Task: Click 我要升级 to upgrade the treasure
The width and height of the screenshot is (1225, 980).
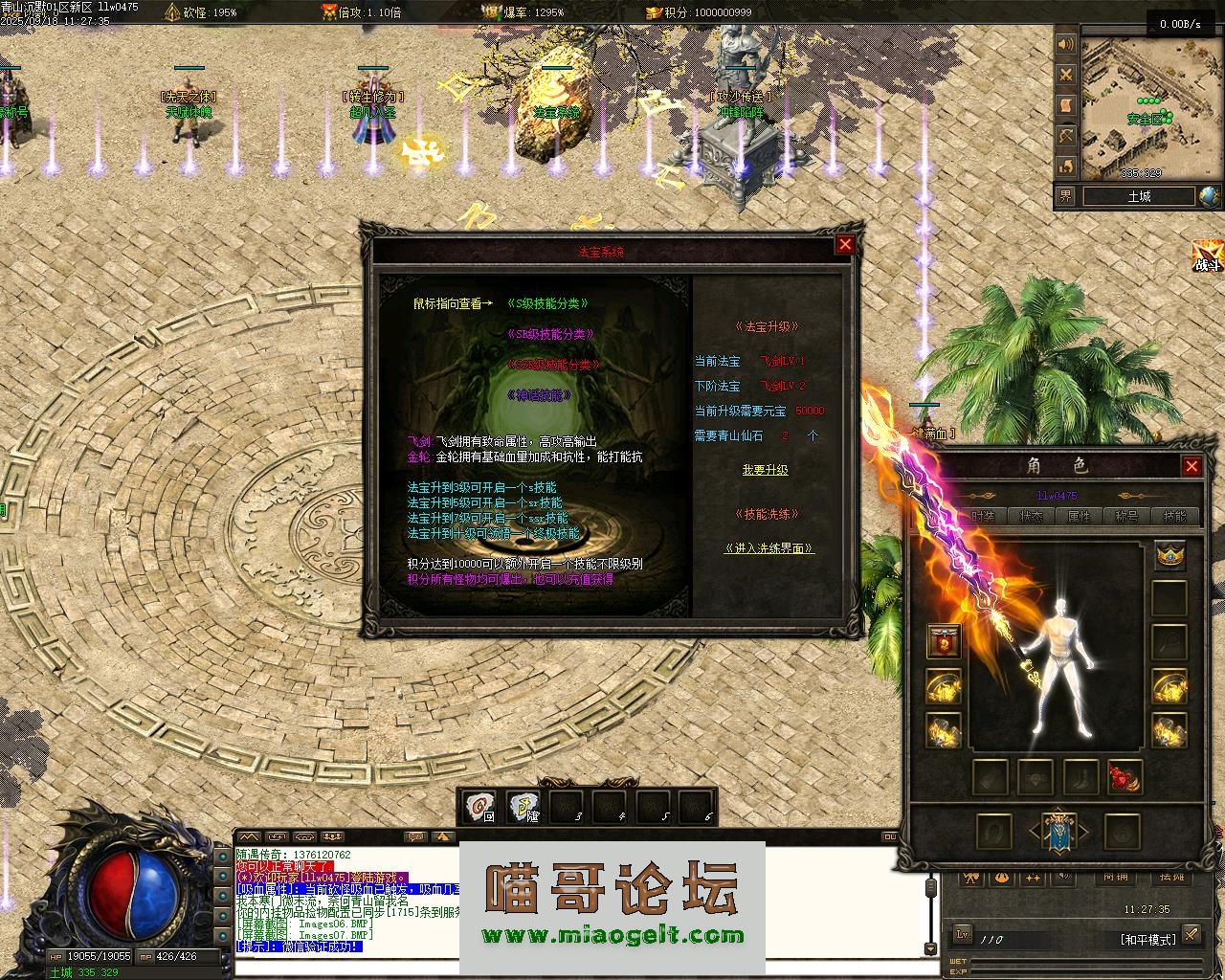Action: (765, 469)
